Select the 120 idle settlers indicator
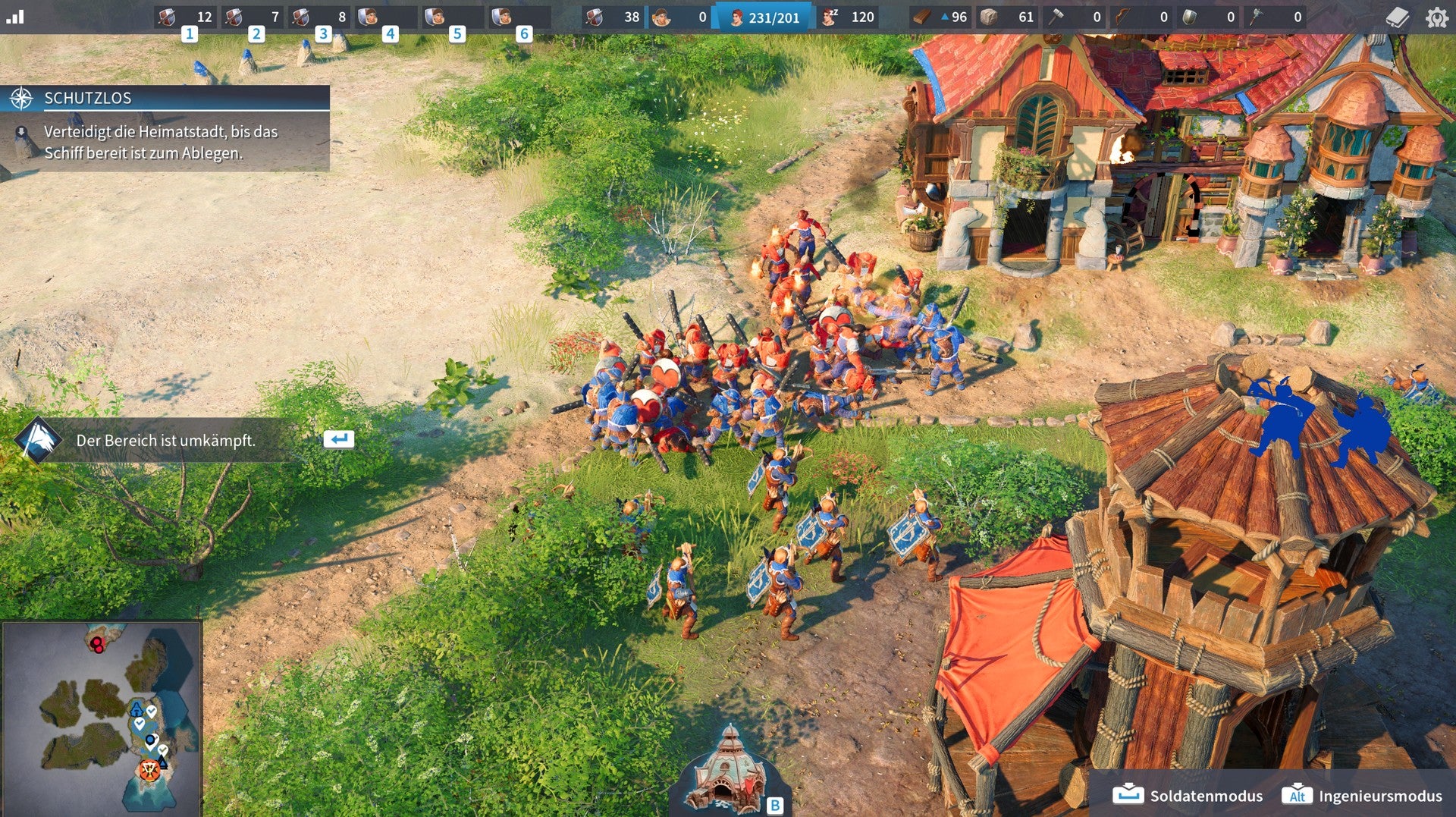Image resolution: width=1456 pixels, height=817 pixels. click(849, 17)
